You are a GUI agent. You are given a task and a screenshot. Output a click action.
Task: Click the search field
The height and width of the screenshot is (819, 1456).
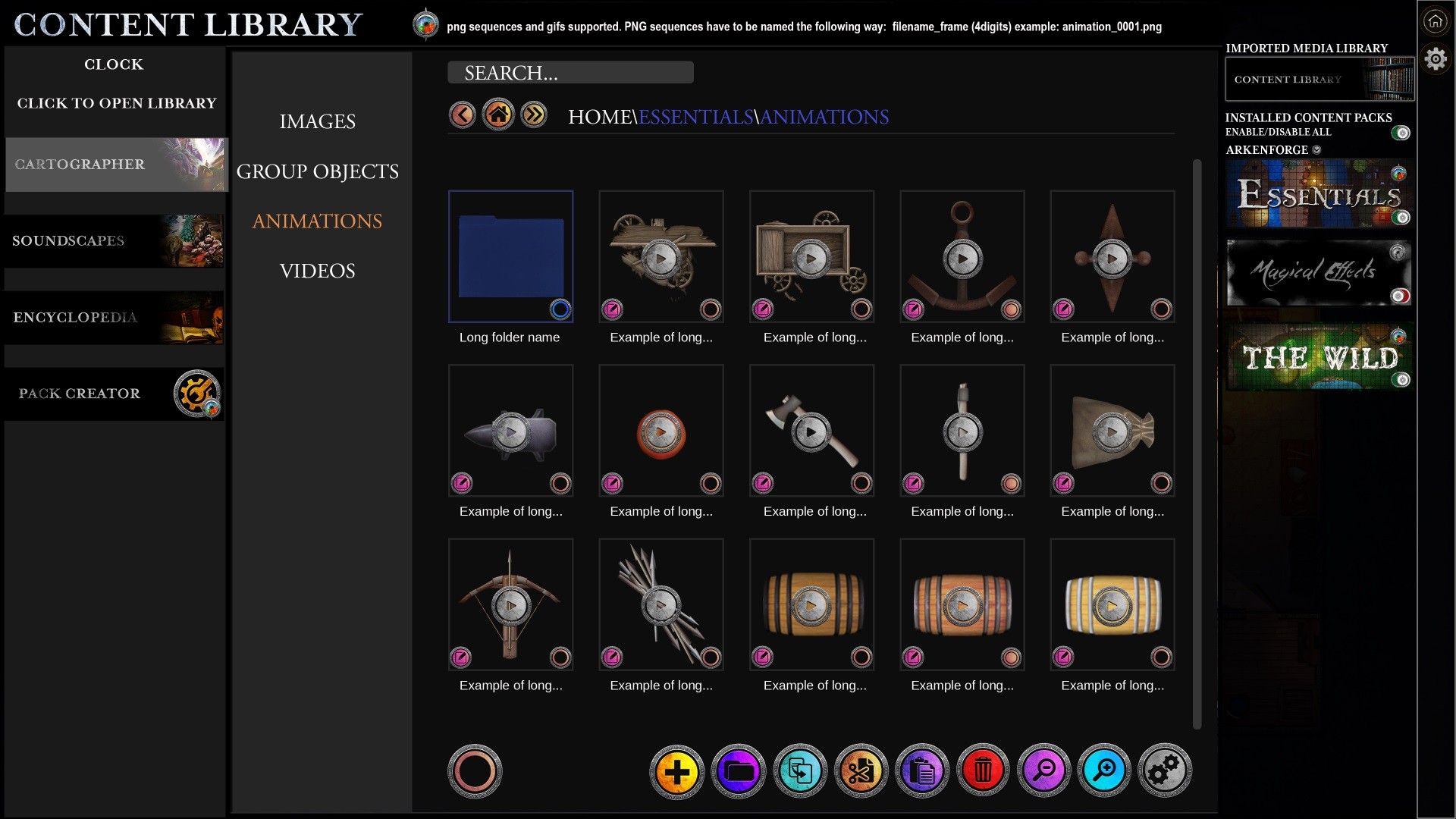pos(570,73)
